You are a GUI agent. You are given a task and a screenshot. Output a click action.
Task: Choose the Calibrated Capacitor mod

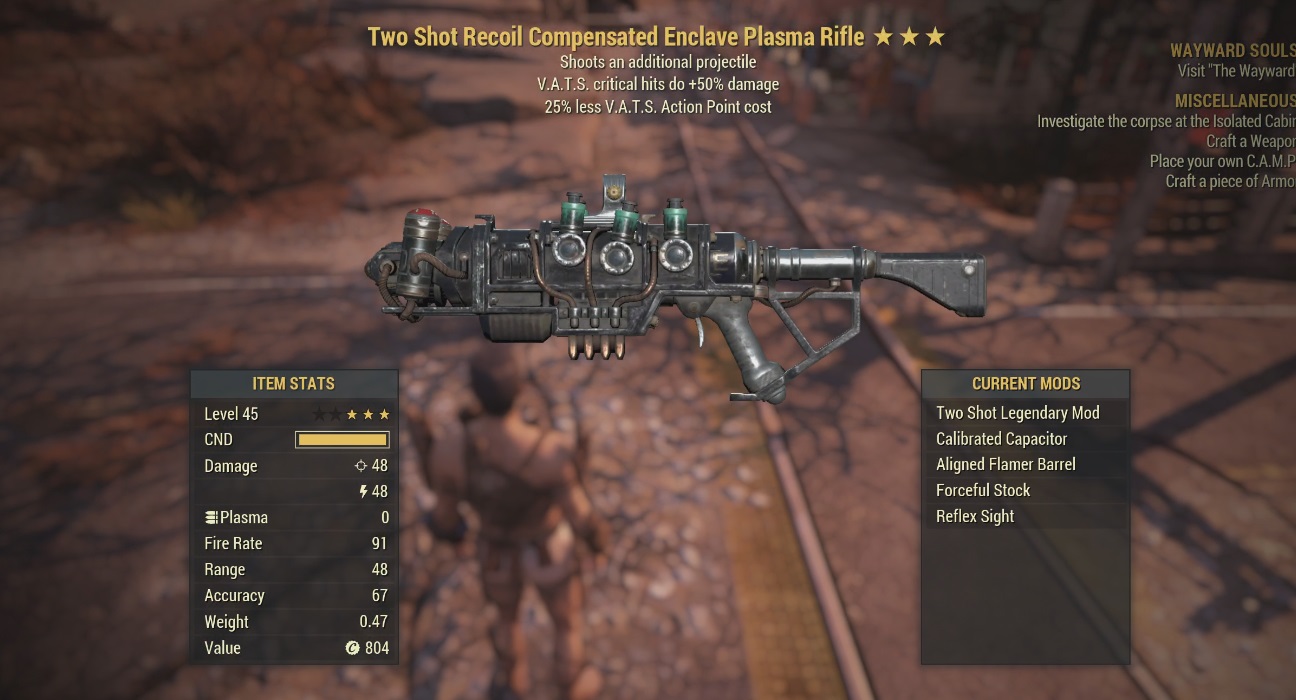coord(1001,439)
